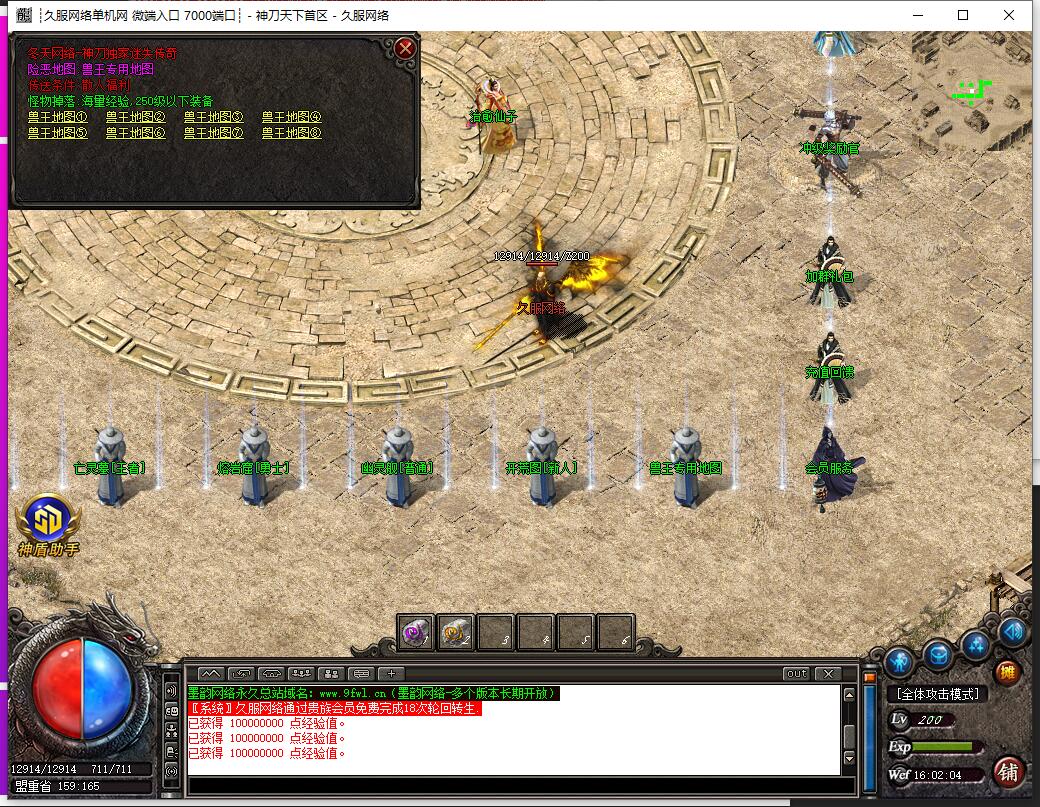Open the bag chest icon

click(937, 655)
